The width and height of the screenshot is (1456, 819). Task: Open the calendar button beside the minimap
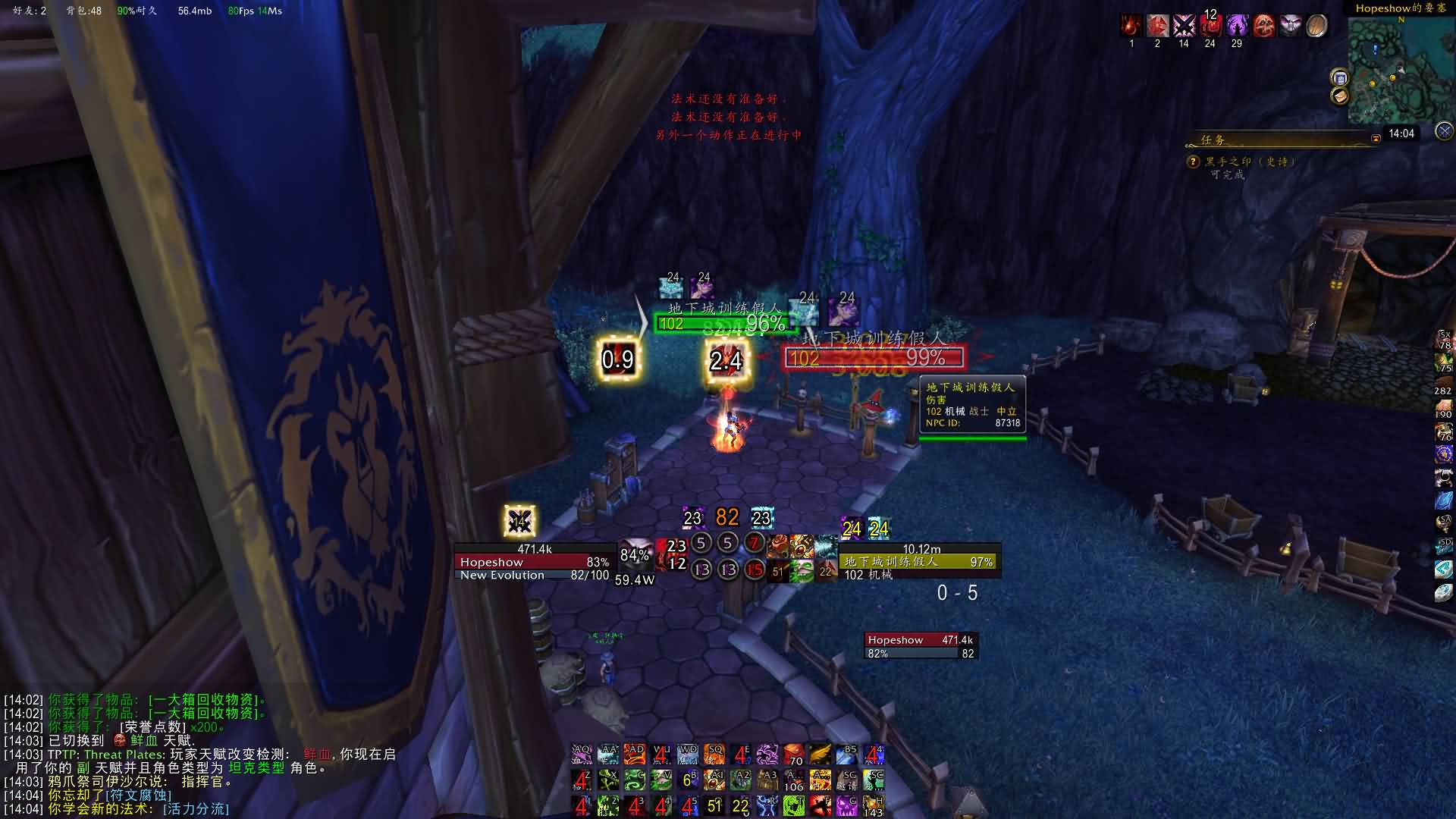click(1340, 78)
